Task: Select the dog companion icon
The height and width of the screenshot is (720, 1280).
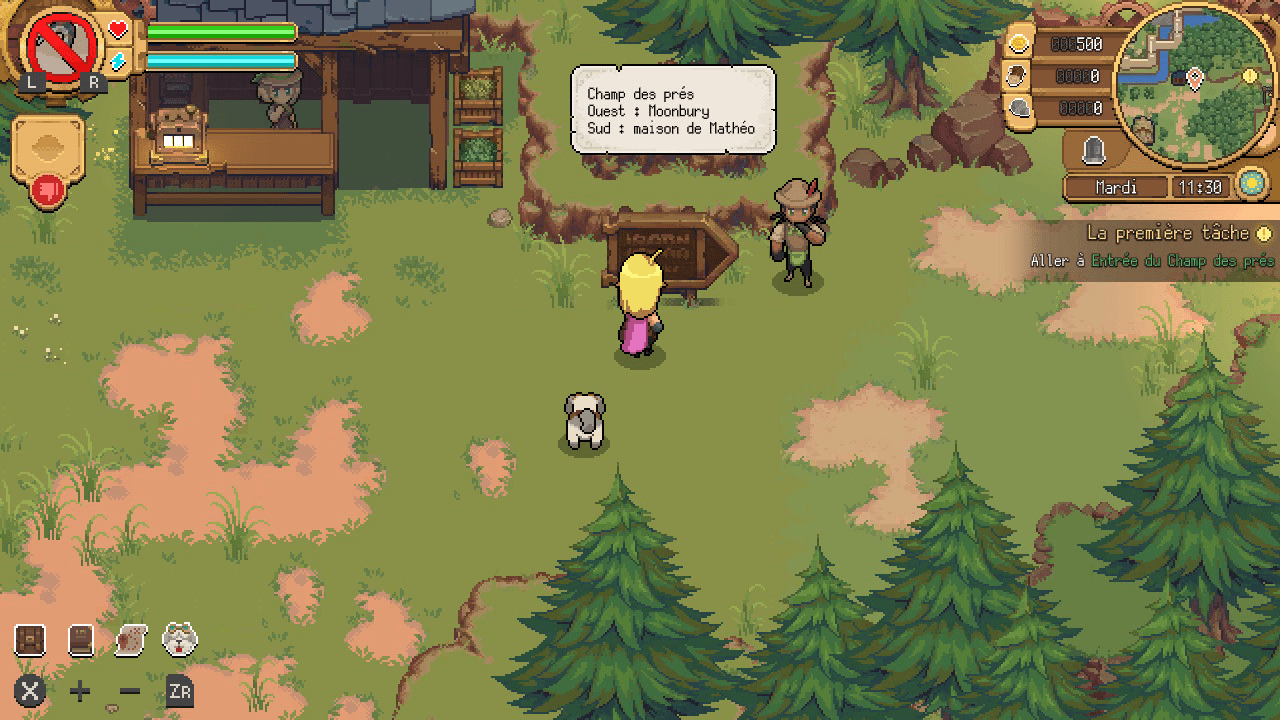Action: (180, 640)
